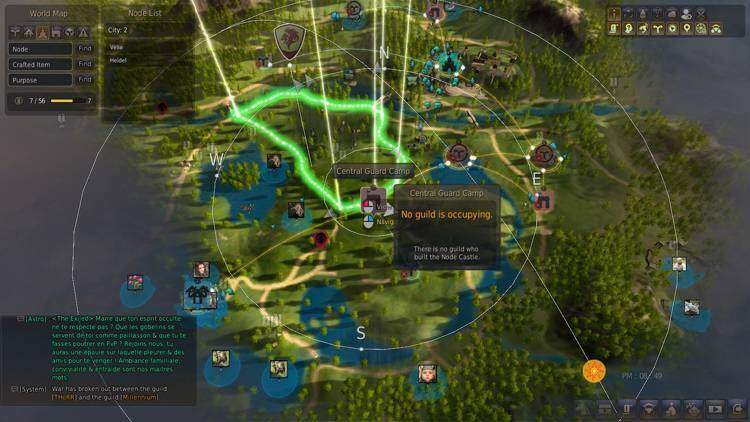Select Velia in the Node List
Screen dimensions: 750x422
(118, 45)
